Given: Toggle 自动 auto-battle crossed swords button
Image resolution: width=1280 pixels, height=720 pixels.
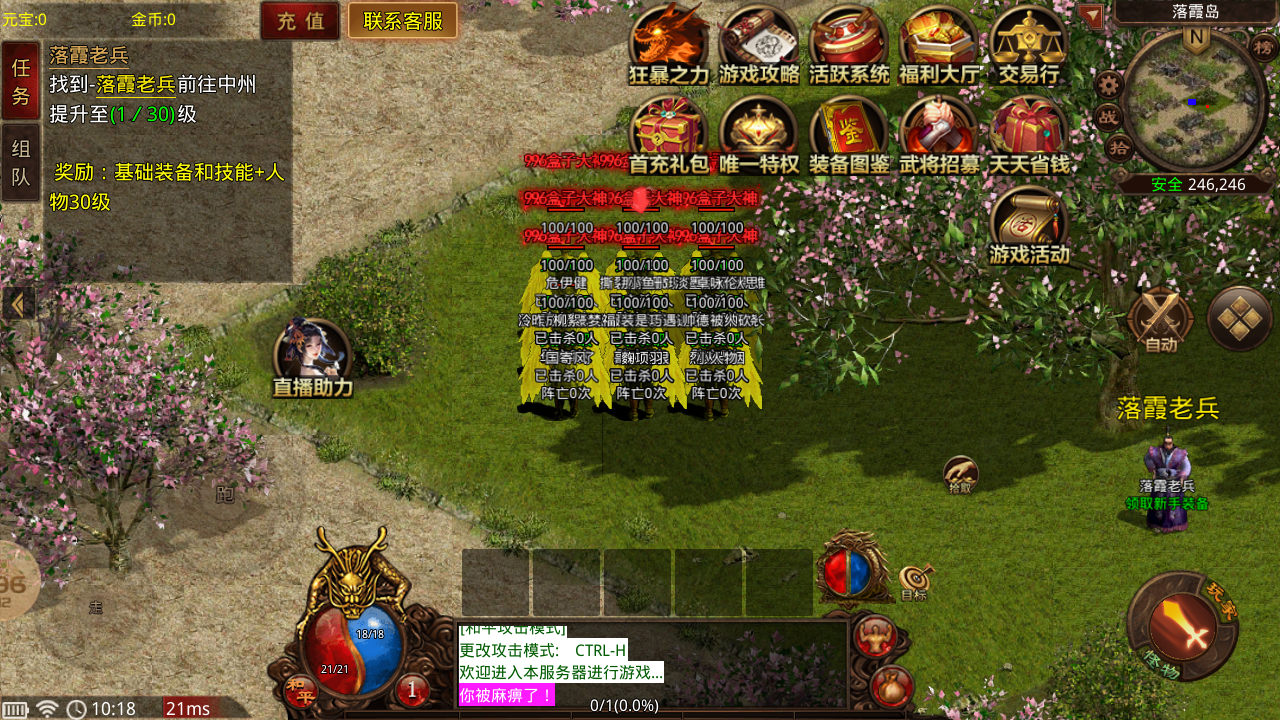Looking at the screenshot, I should pyautogui.click(x=1160, y=320).
